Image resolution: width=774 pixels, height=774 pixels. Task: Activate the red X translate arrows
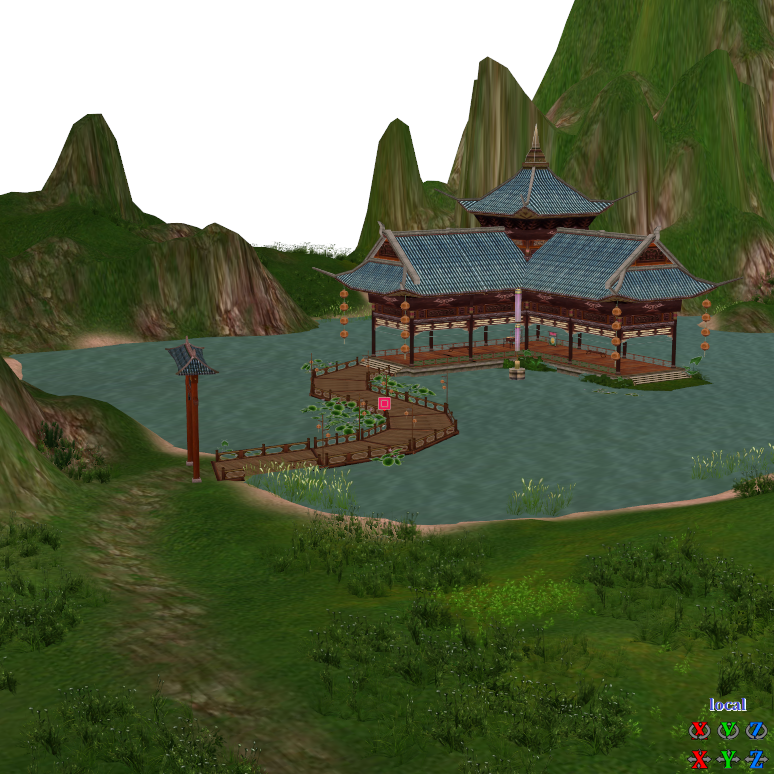[x=700, y=759]
